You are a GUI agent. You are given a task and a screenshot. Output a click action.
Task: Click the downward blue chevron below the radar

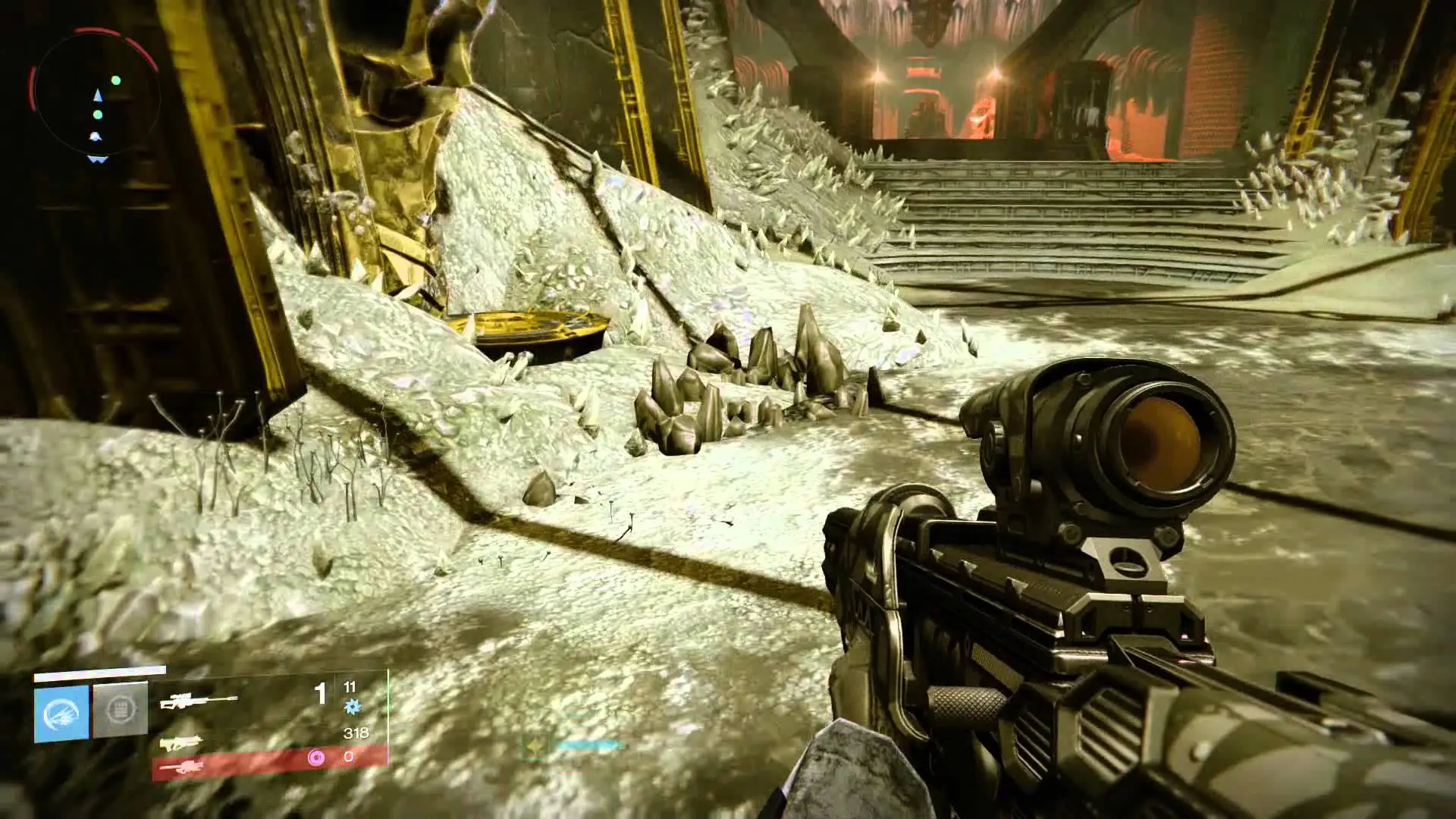(96, 158)
